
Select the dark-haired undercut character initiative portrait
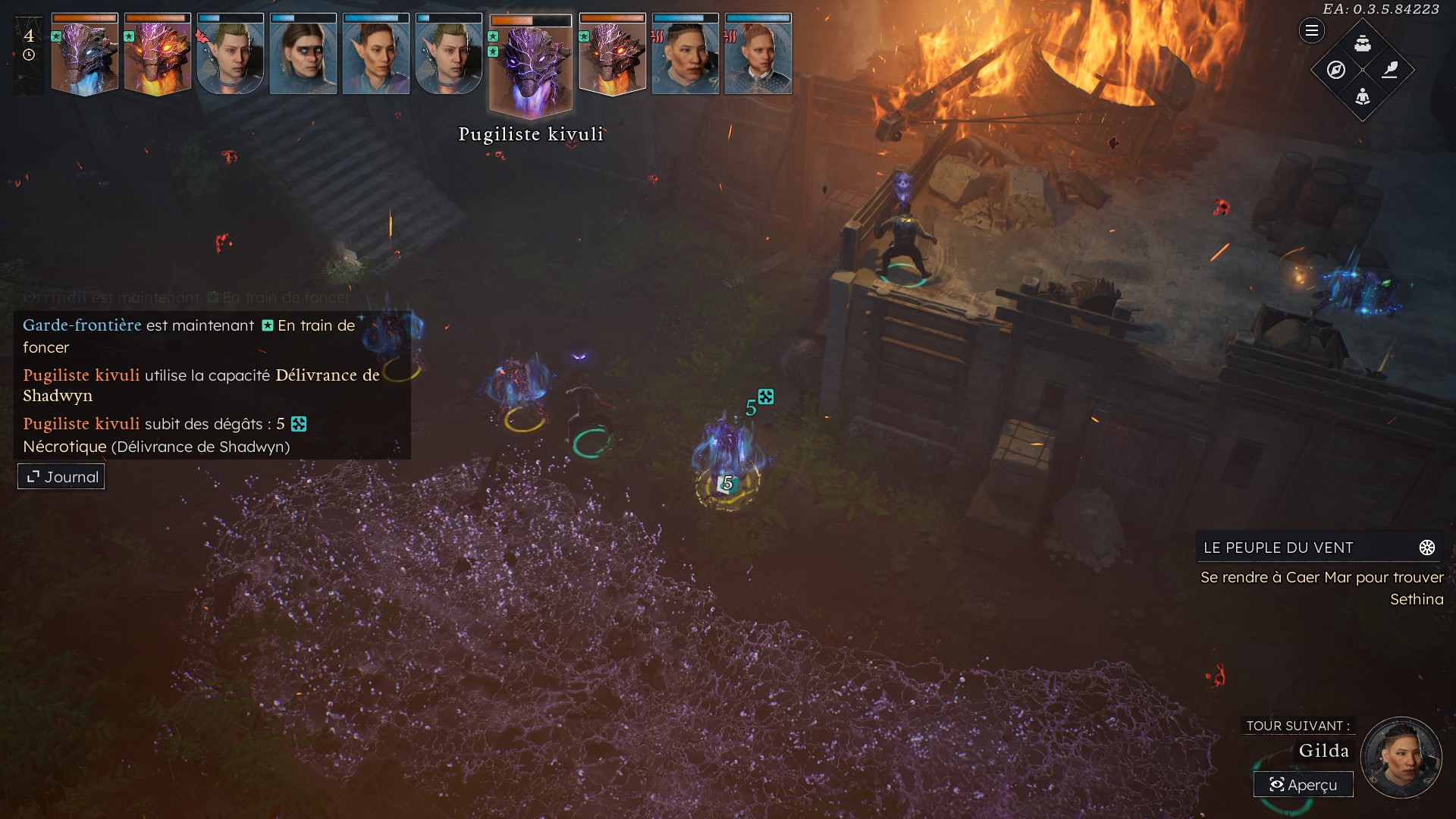(x=686, y=55)
